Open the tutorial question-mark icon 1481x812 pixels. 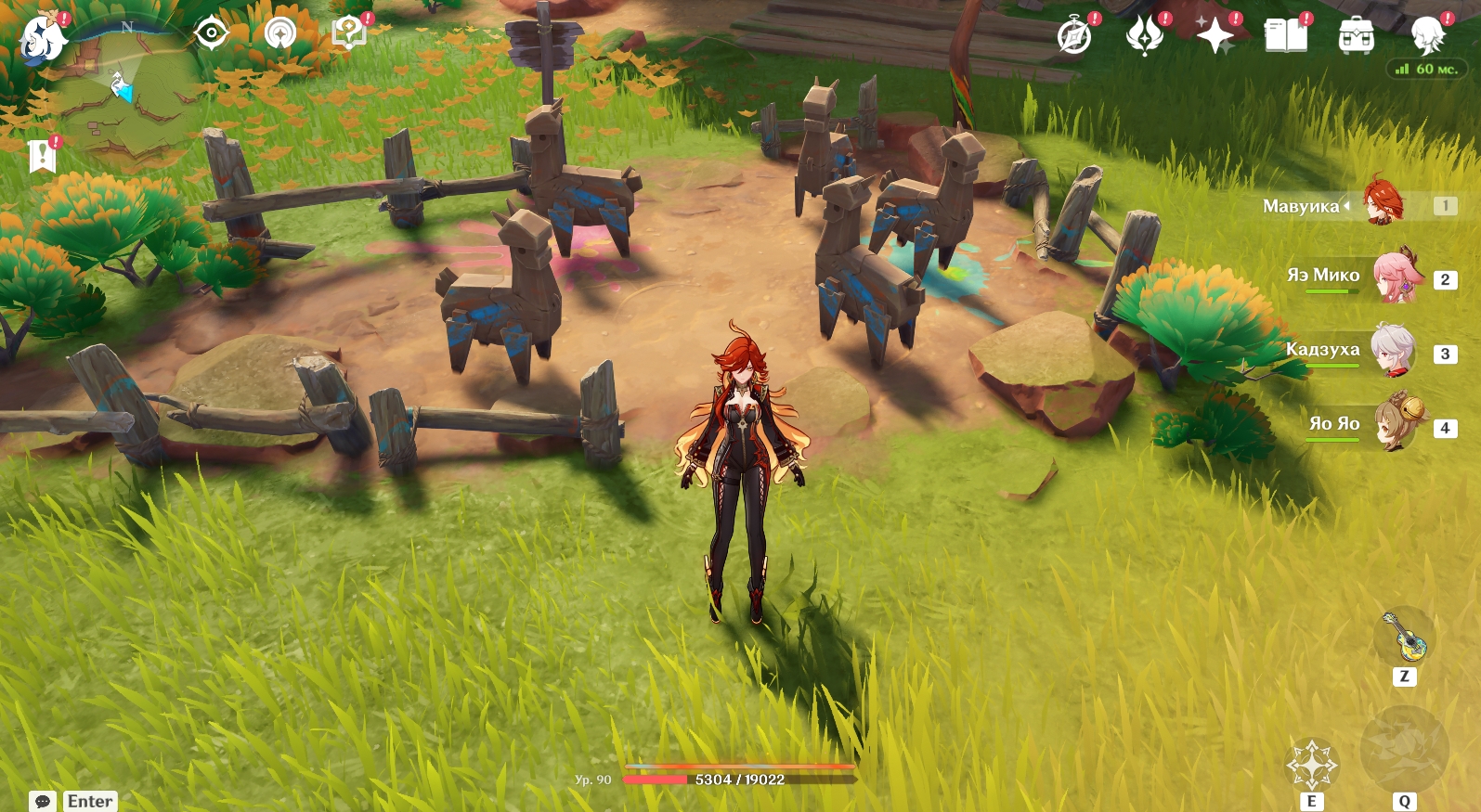coord(348,34)
